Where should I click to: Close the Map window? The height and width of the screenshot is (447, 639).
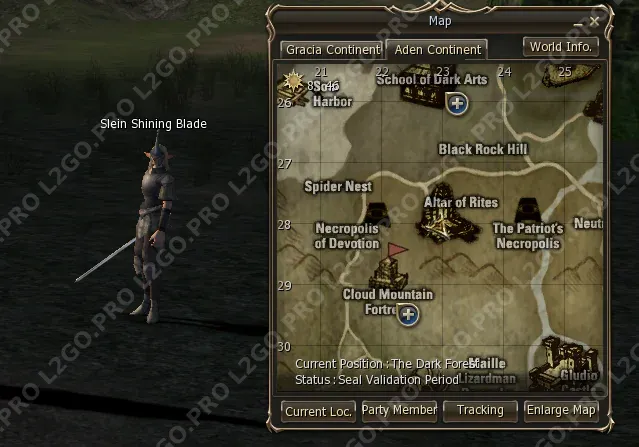(x=594, y=20)
